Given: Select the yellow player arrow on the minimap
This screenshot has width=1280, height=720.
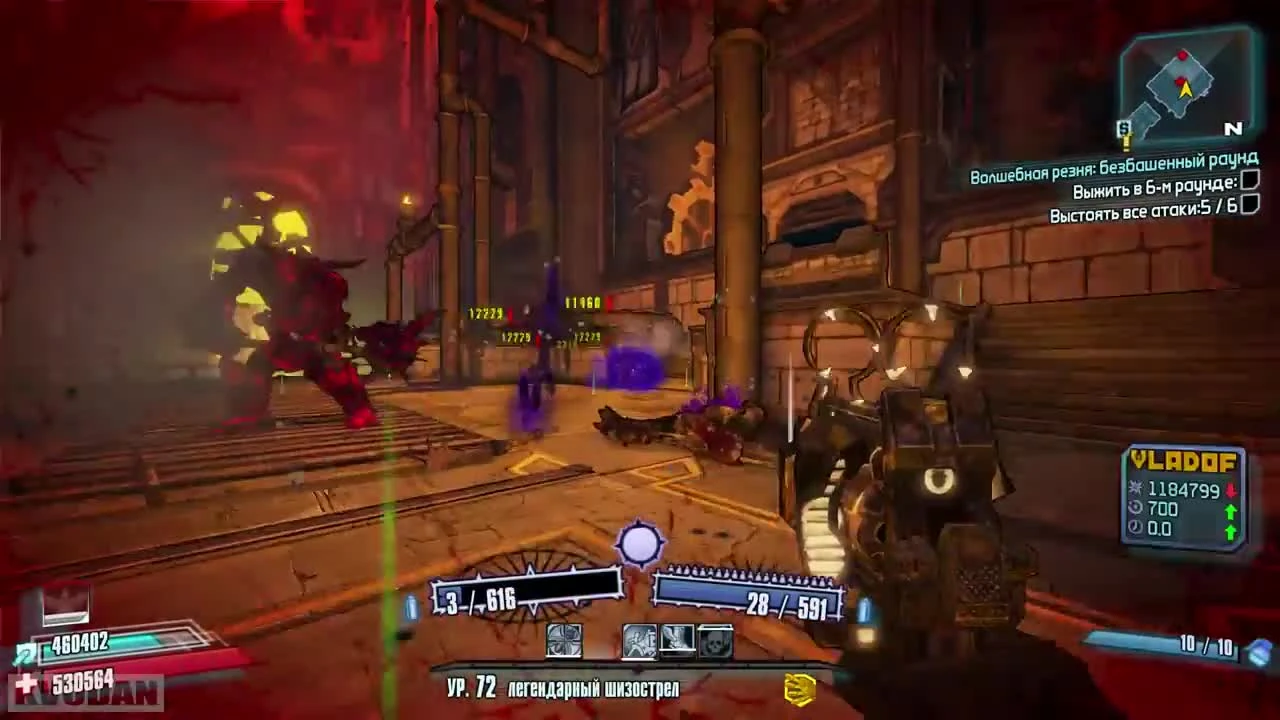Looking at the screenshot, I should click(1185, 89).
